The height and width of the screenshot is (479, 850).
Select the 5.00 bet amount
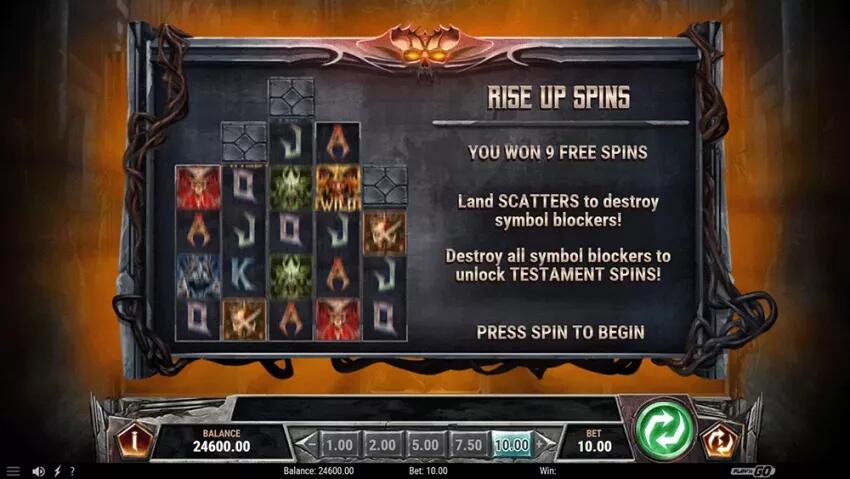[x=426, y=444]
